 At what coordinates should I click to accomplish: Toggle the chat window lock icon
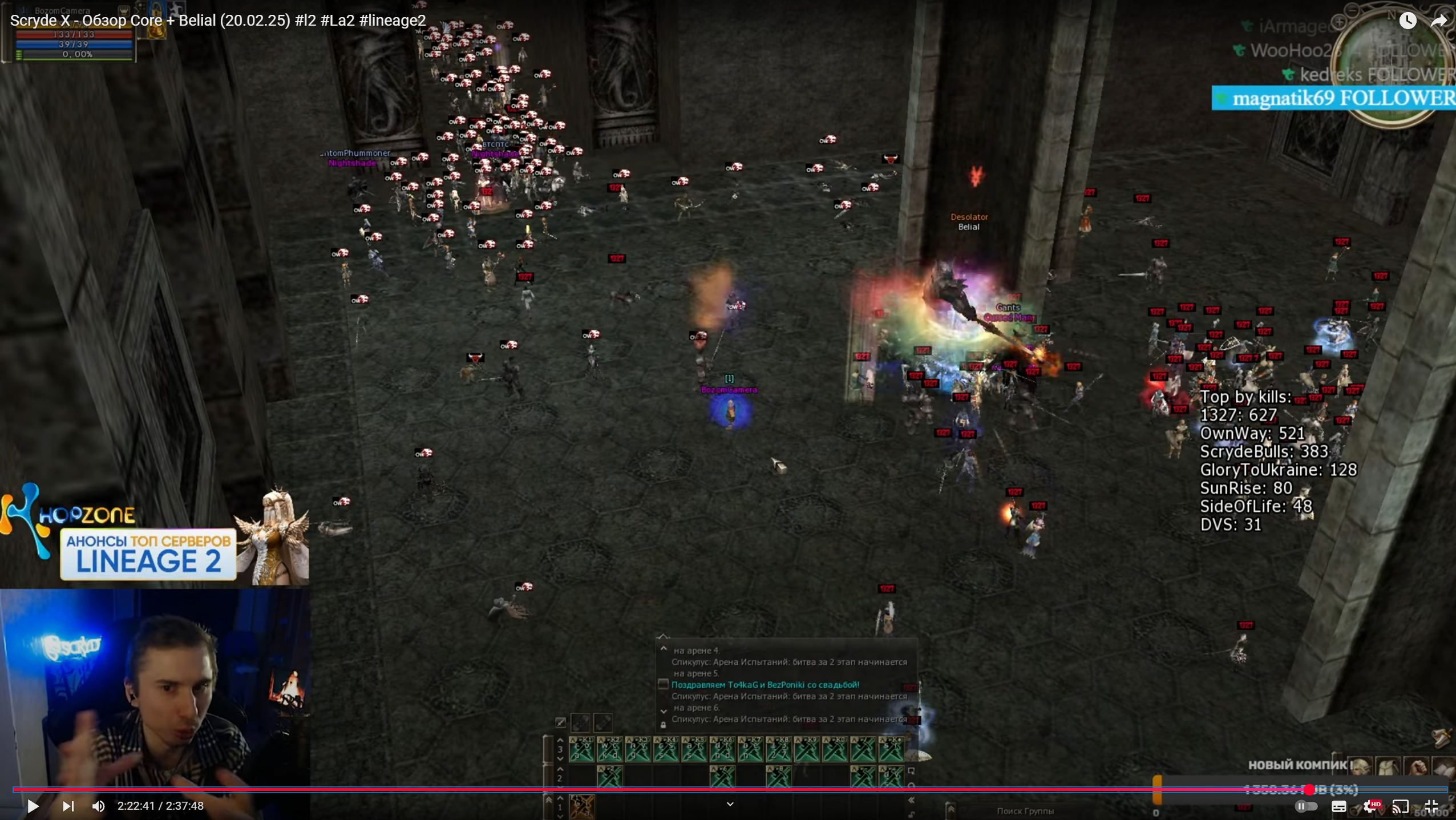[663, 725]
